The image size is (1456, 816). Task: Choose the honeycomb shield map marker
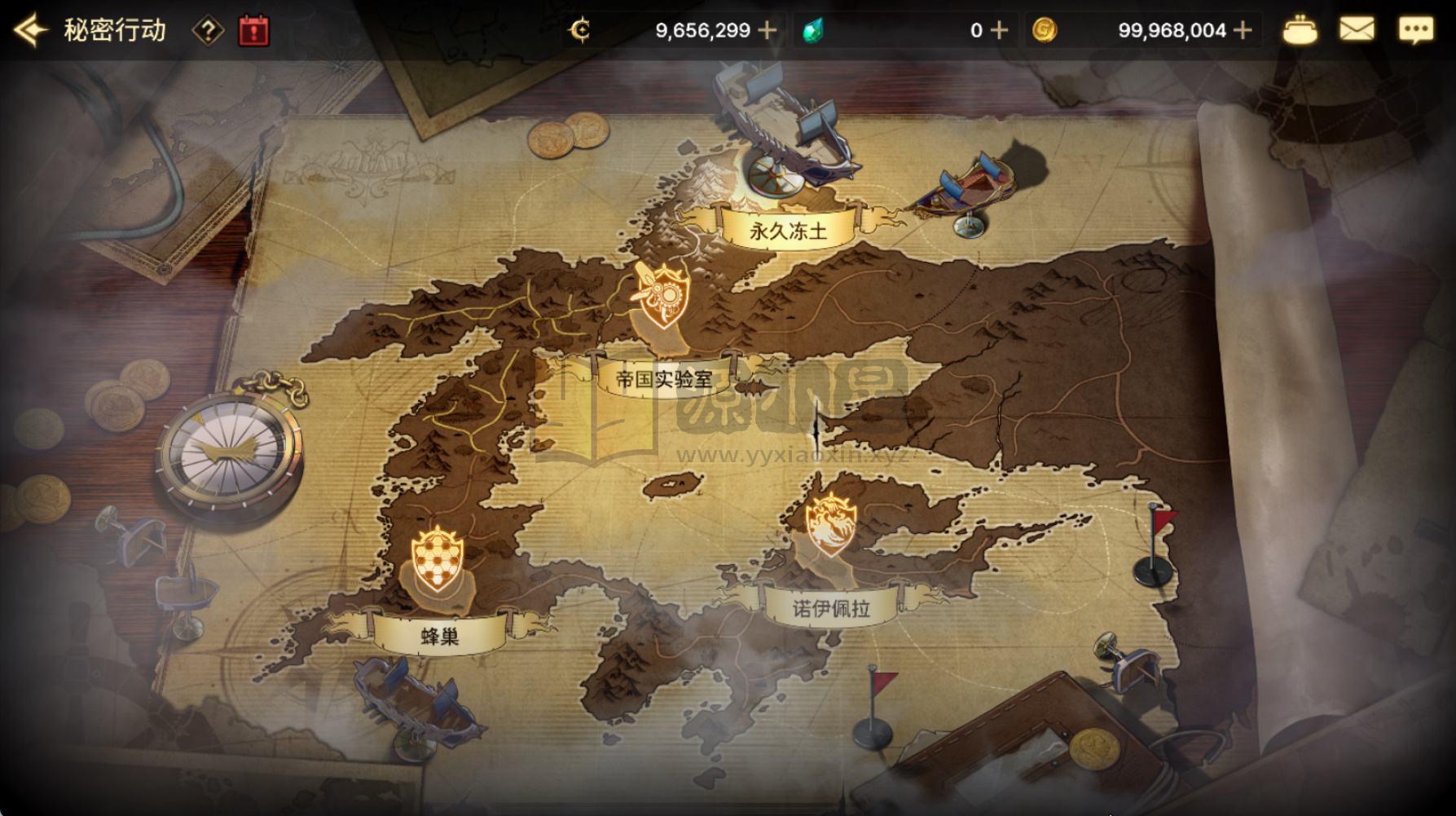[438, 558]
